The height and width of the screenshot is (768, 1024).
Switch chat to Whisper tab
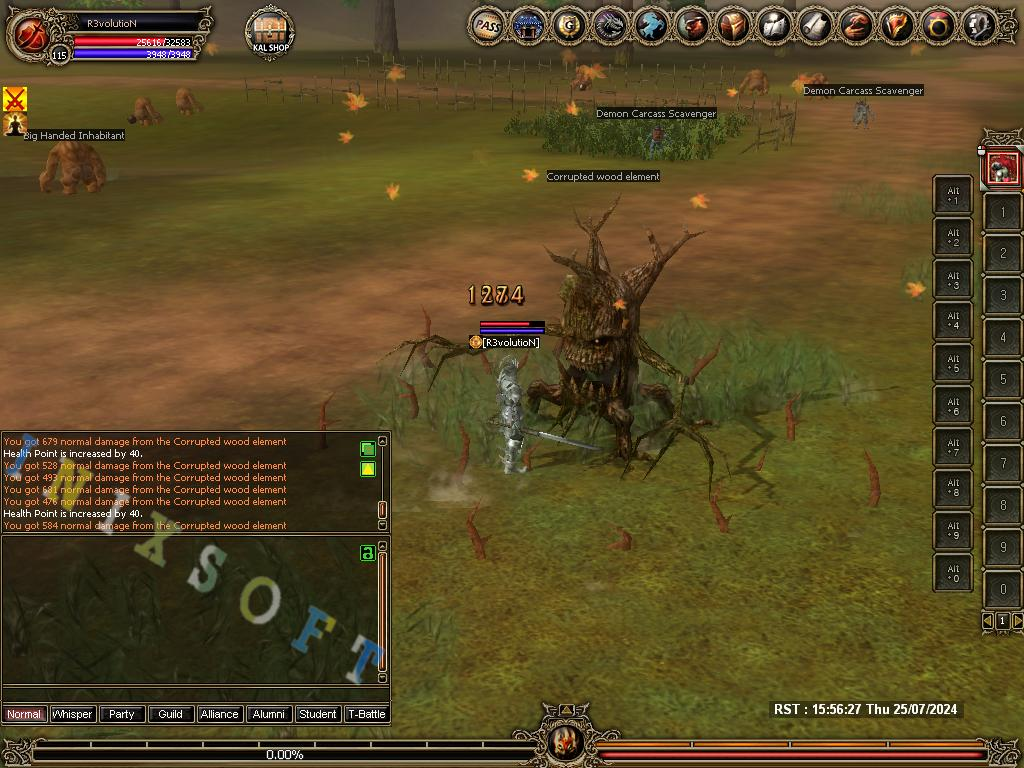pyautogui.click(x=73, y=714)
